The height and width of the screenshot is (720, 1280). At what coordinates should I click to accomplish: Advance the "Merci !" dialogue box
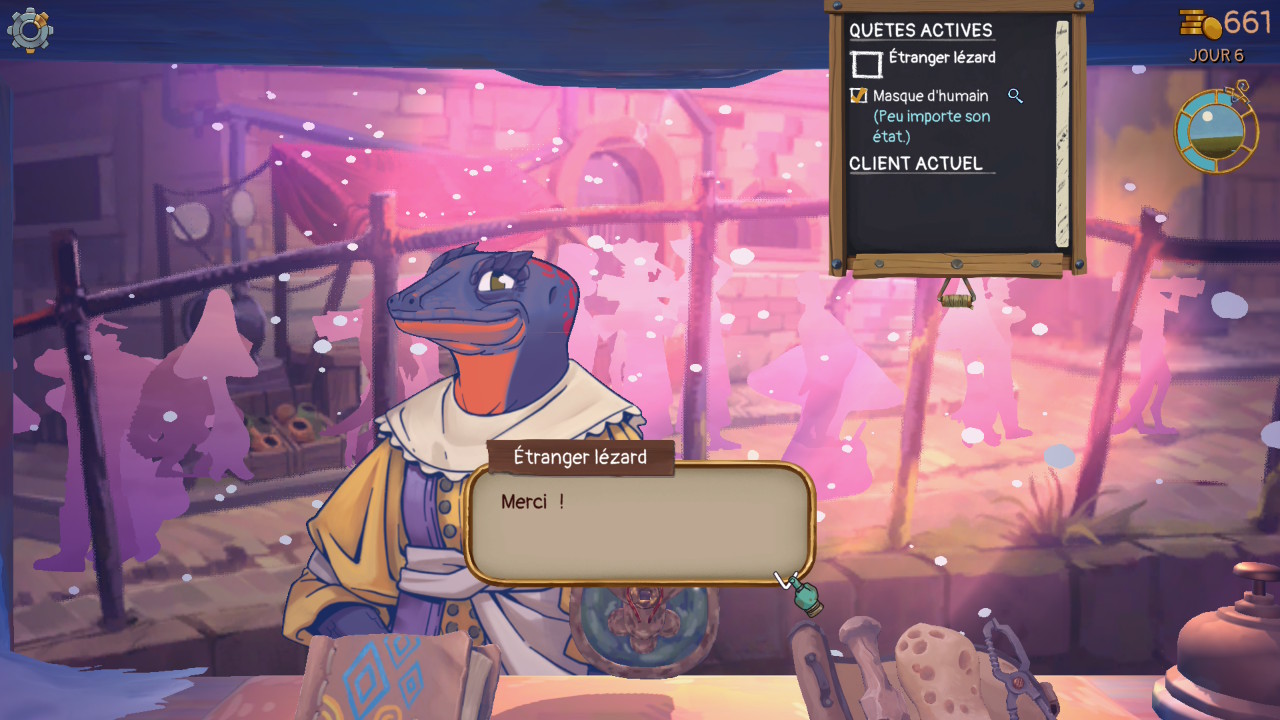[639, 523]
